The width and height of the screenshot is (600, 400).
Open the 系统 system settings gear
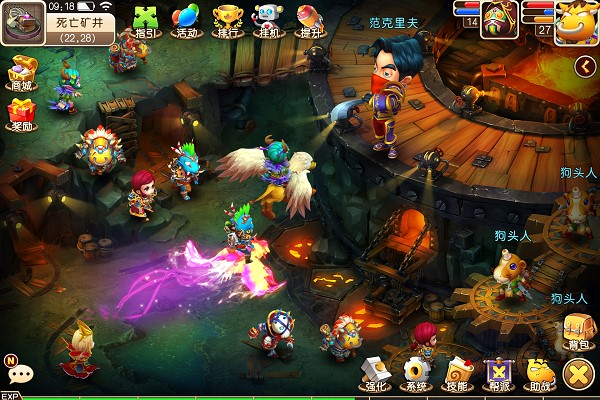click(415, 372)
